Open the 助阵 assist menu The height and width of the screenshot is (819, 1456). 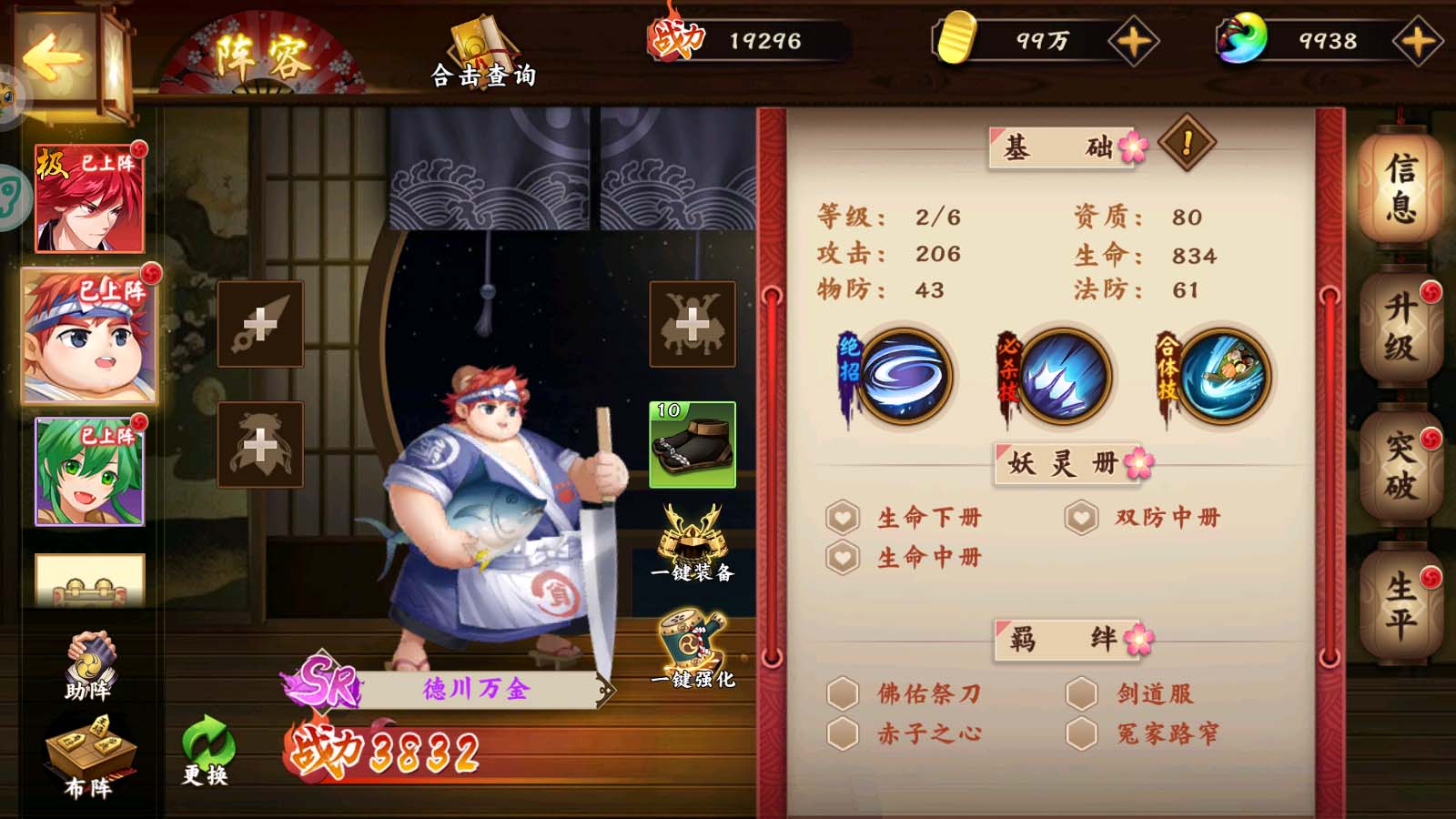tap(89, 666)
